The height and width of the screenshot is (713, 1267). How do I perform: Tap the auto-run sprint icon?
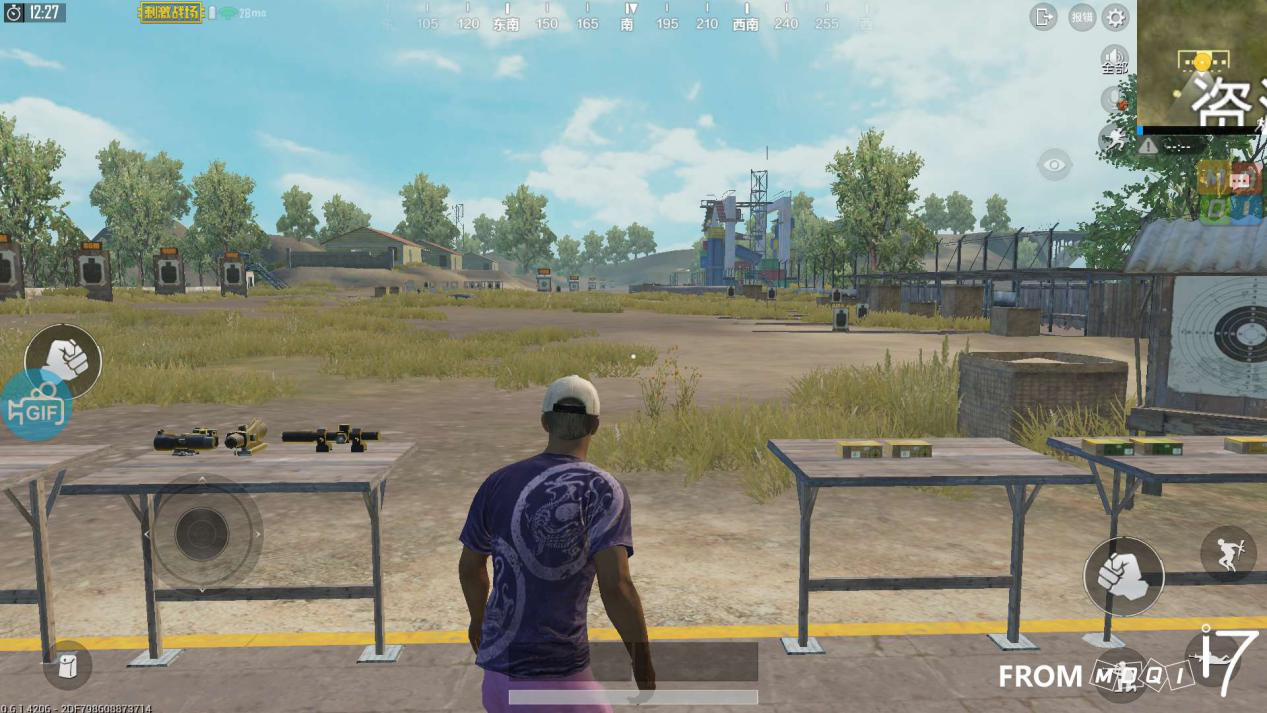point(1112,139)
